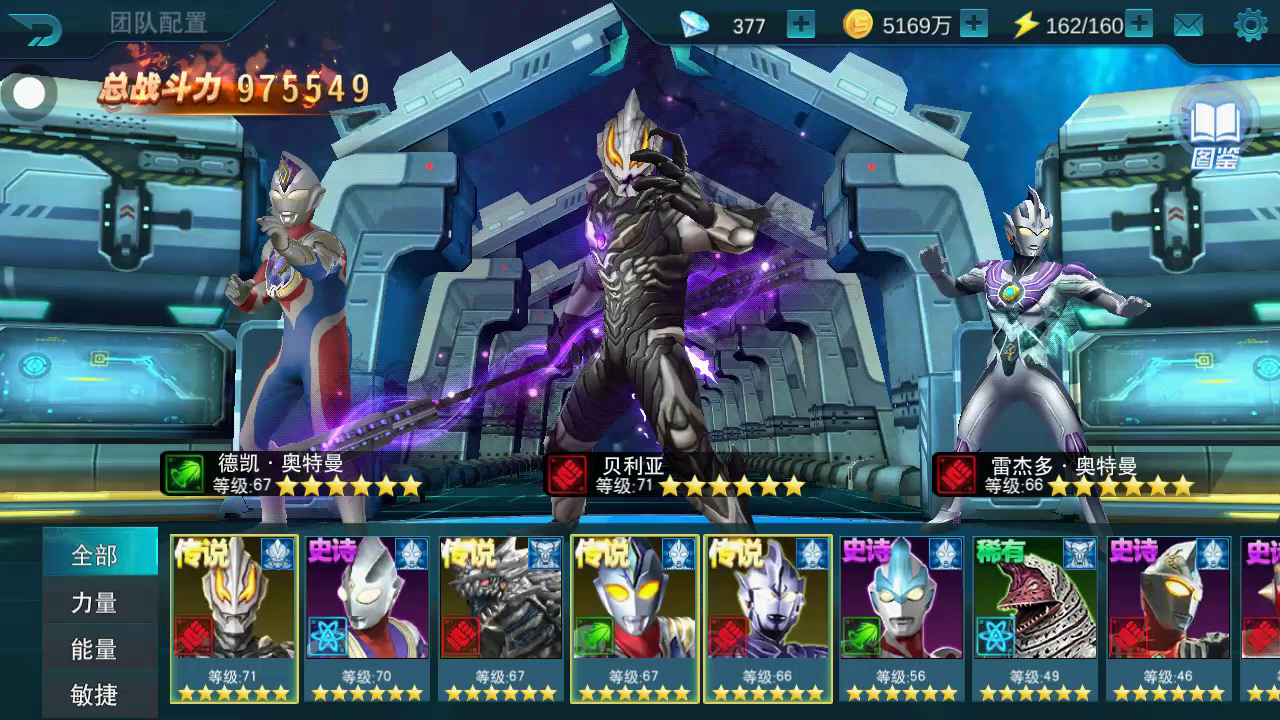Tap the white floating circle button
Screen dimensions: 1280x720
(29, 94)
